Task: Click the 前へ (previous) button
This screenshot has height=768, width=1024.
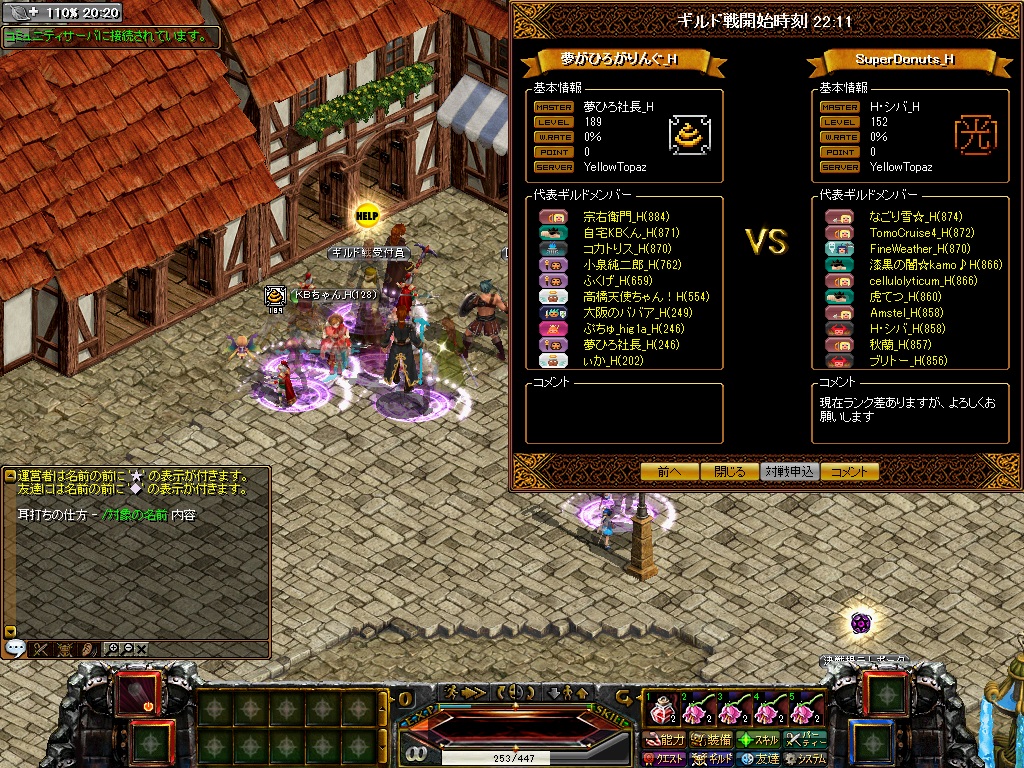Action: tap(670, 472)
